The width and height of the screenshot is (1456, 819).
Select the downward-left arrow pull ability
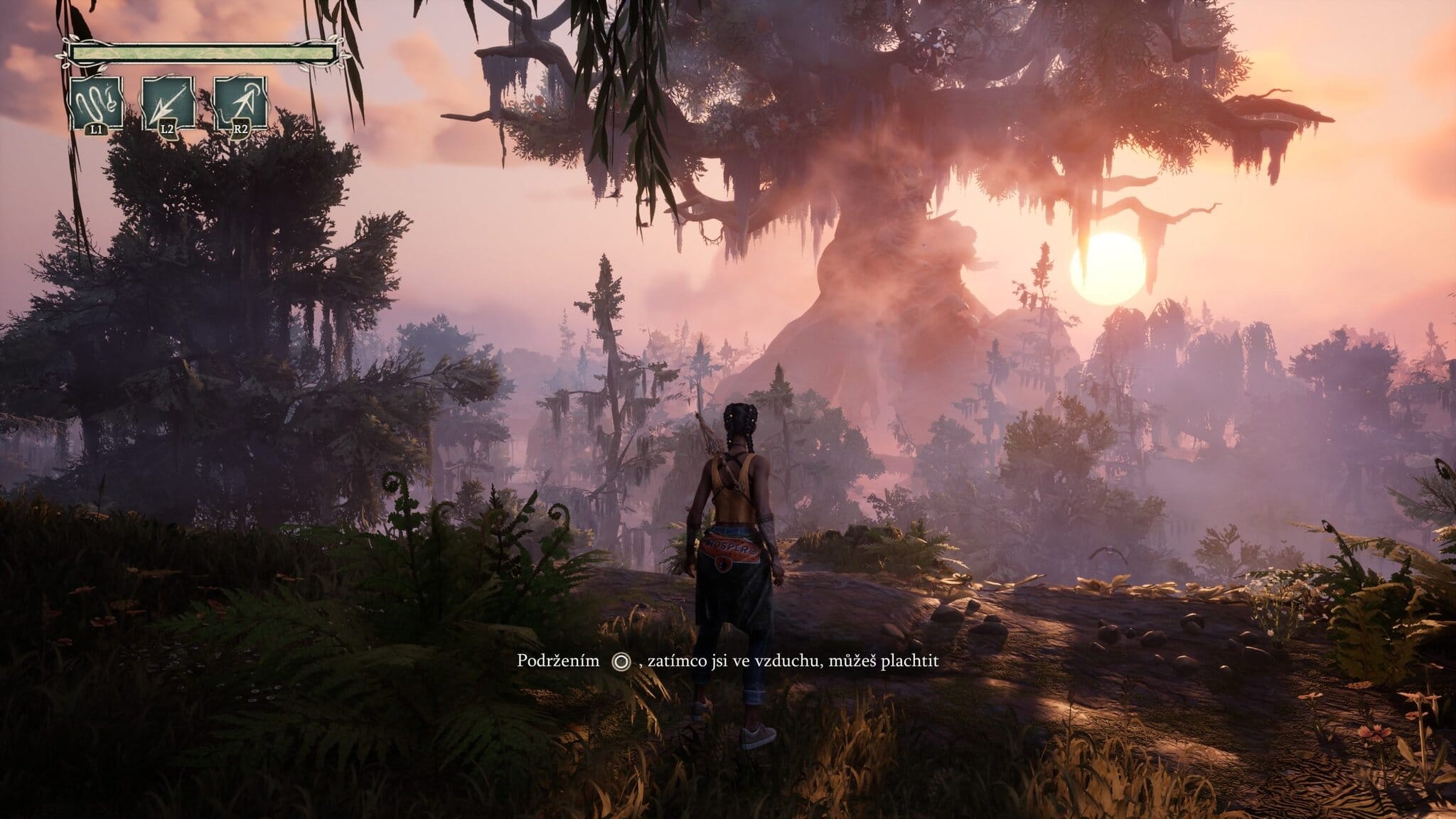coord(168,104)
